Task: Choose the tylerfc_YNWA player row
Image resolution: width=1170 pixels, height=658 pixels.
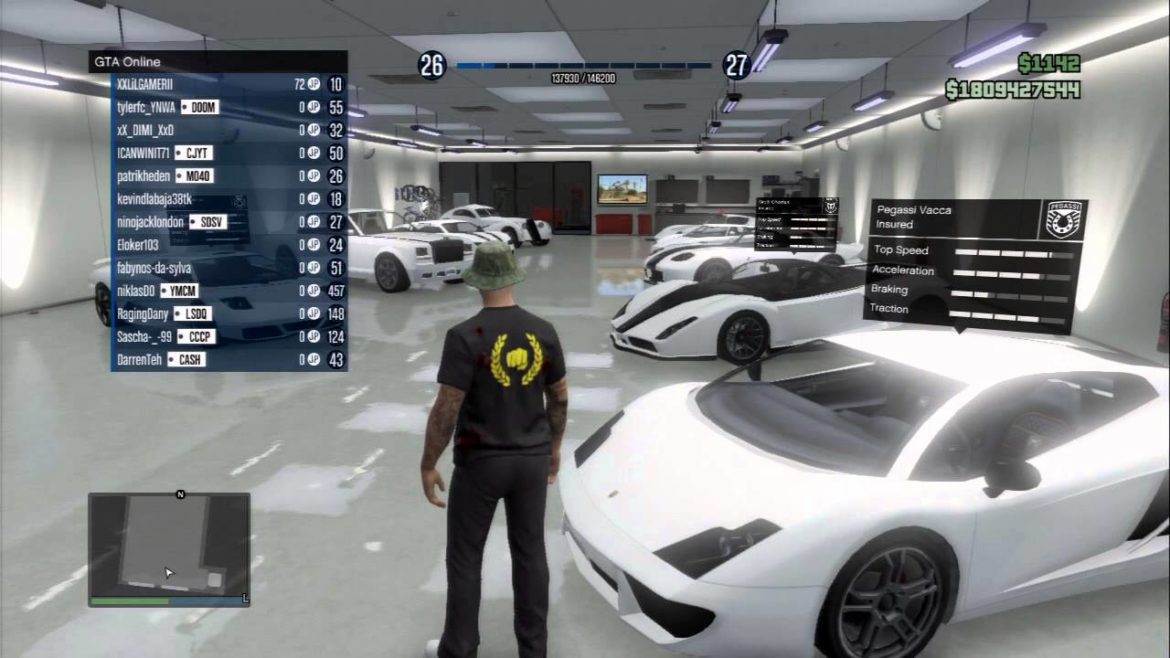Action: coord(146,107)
